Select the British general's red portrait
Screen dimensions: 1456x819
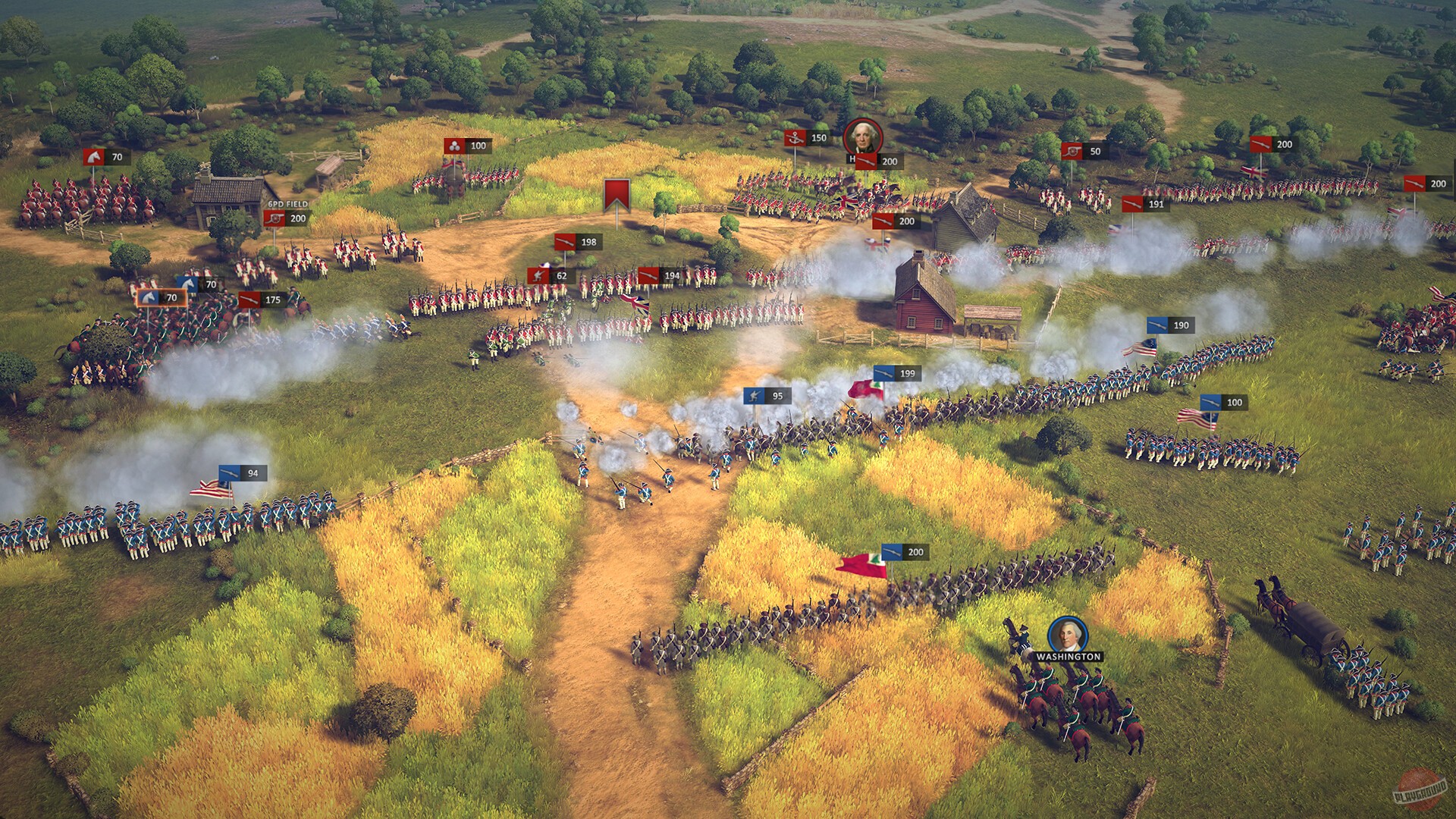coord(862,138)
